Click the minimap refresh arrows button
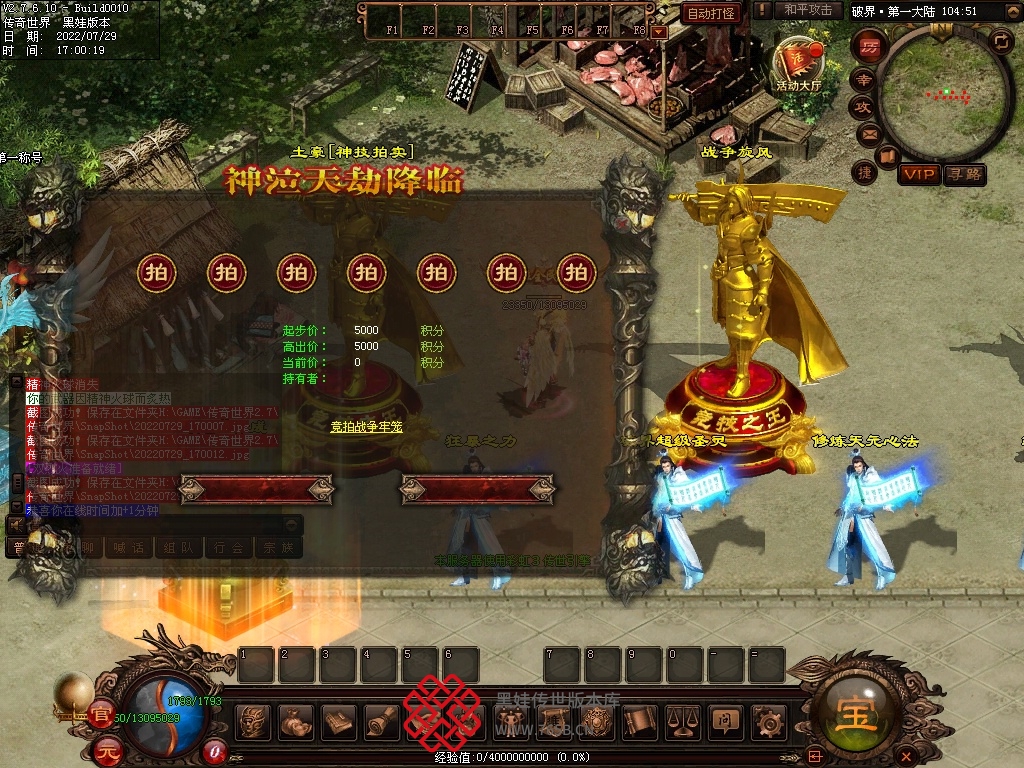1024x768 pixels. (x=1000, y=41)
